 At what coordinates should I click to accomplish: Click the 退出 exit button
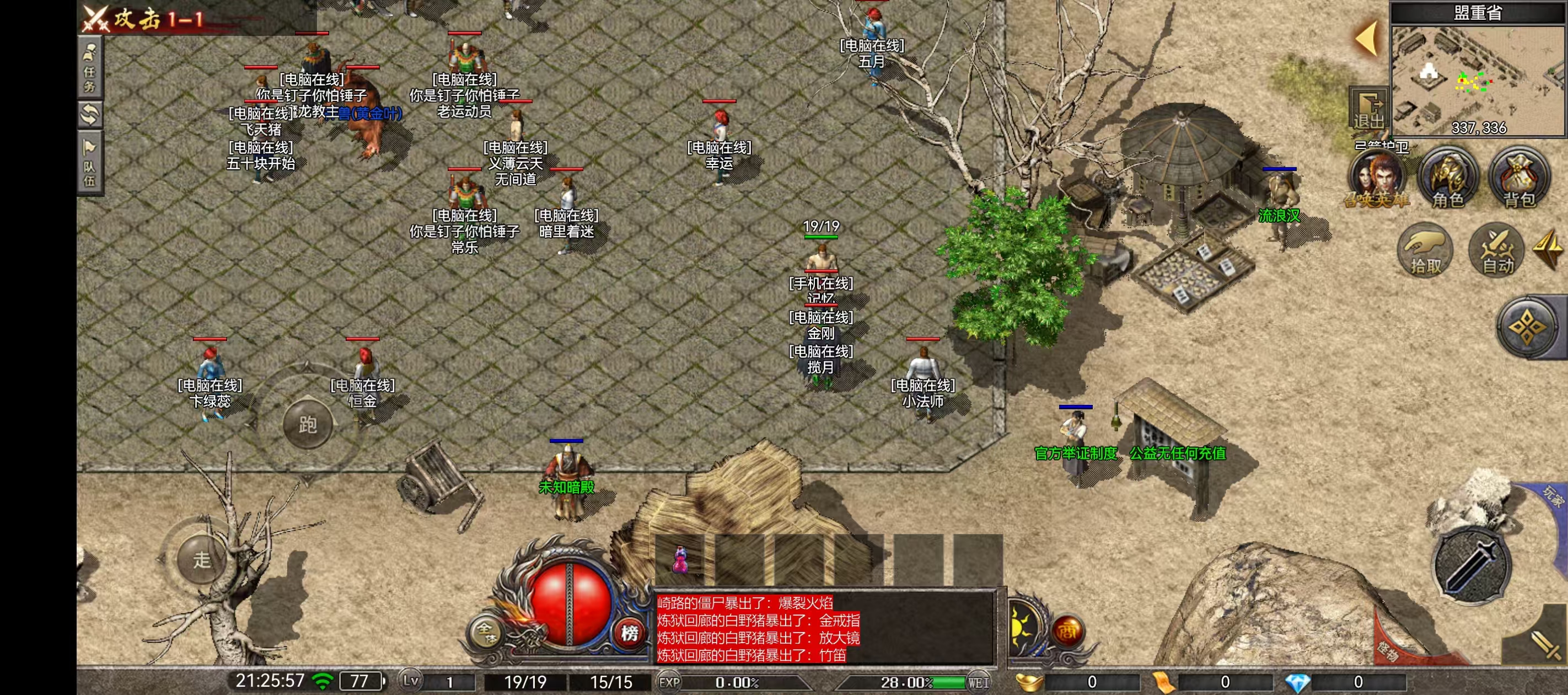1368,110
